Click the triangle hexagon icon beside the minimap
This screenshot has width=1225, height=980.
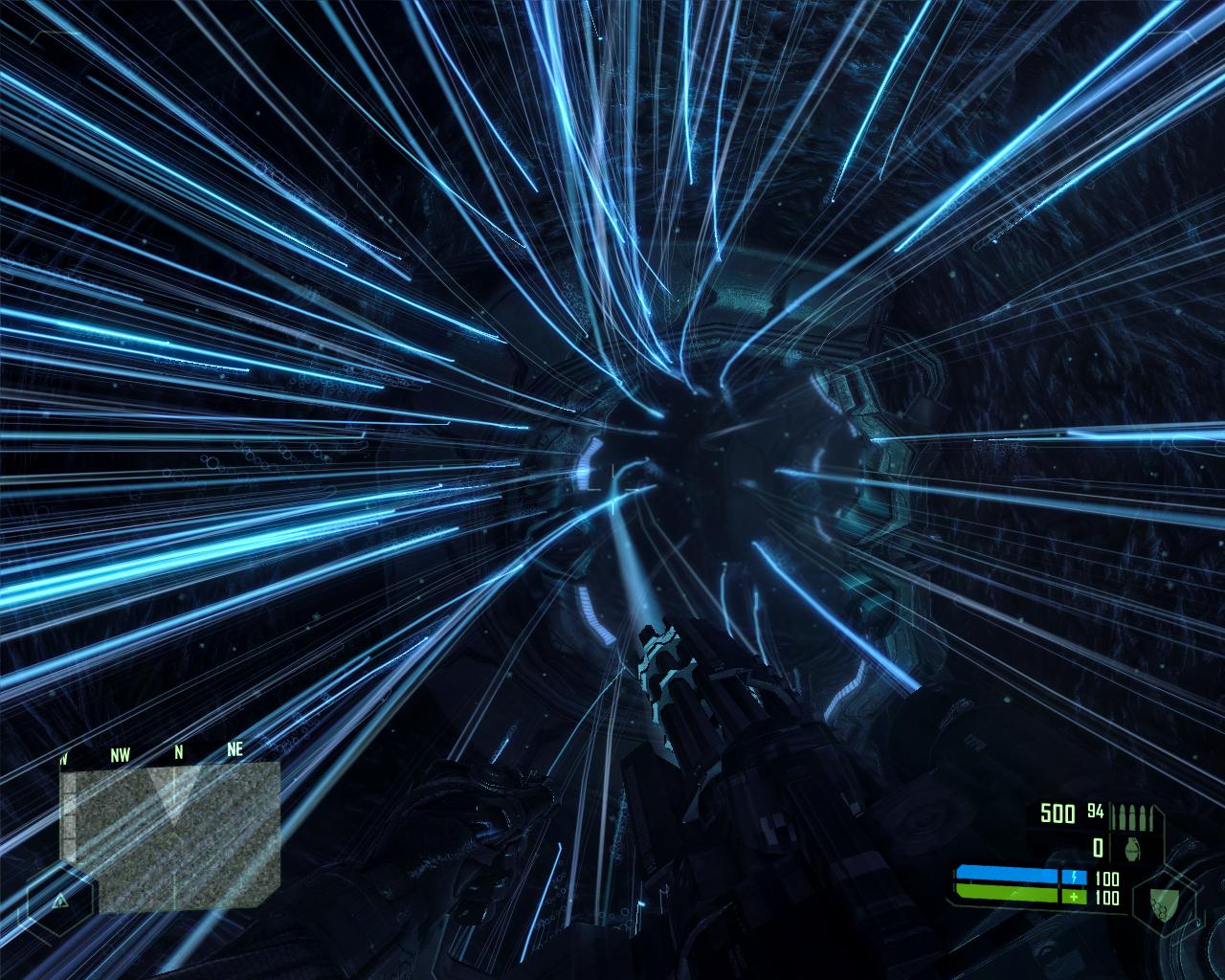(60, 901)
